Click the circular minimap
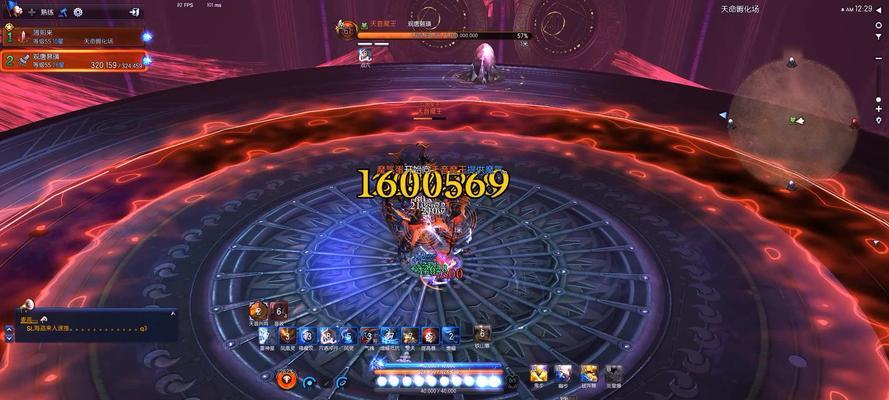Image resolution: width=889 pixels, height=400 pixels. (792, 121)
